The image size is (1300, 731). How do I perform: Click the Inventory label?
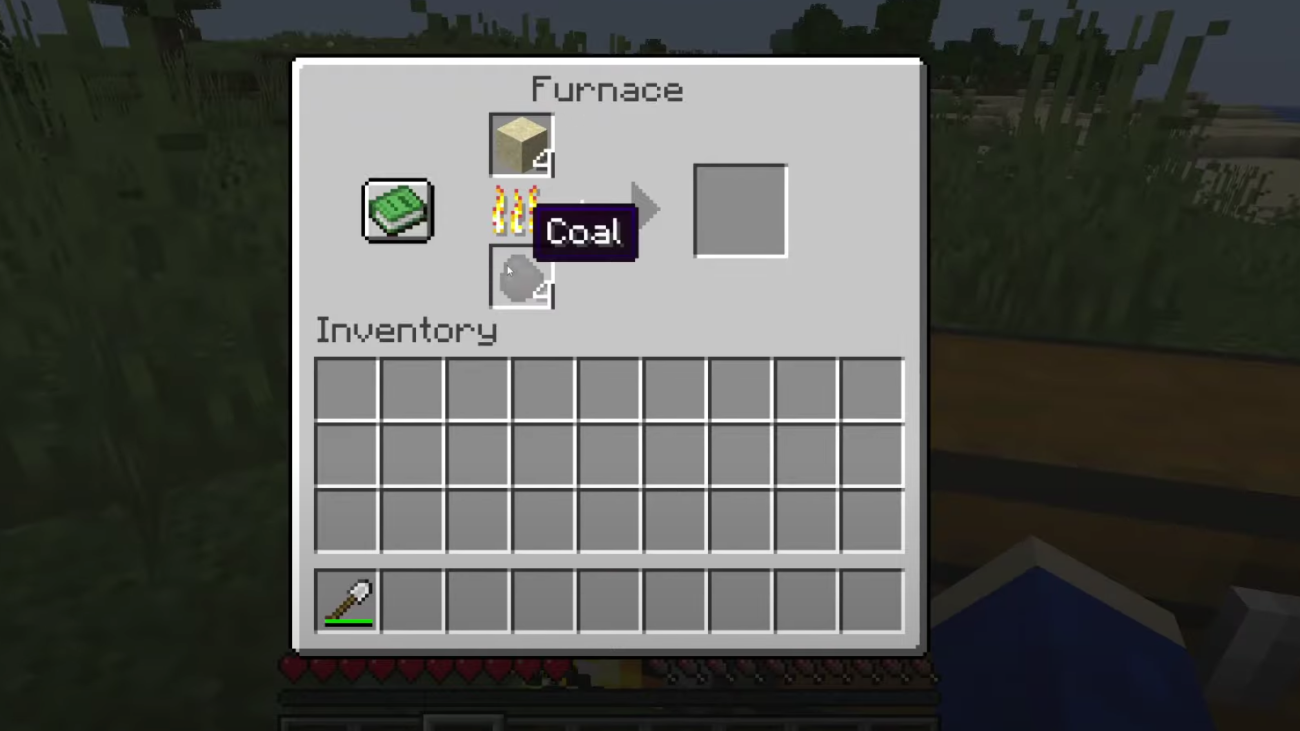(406, 330)
